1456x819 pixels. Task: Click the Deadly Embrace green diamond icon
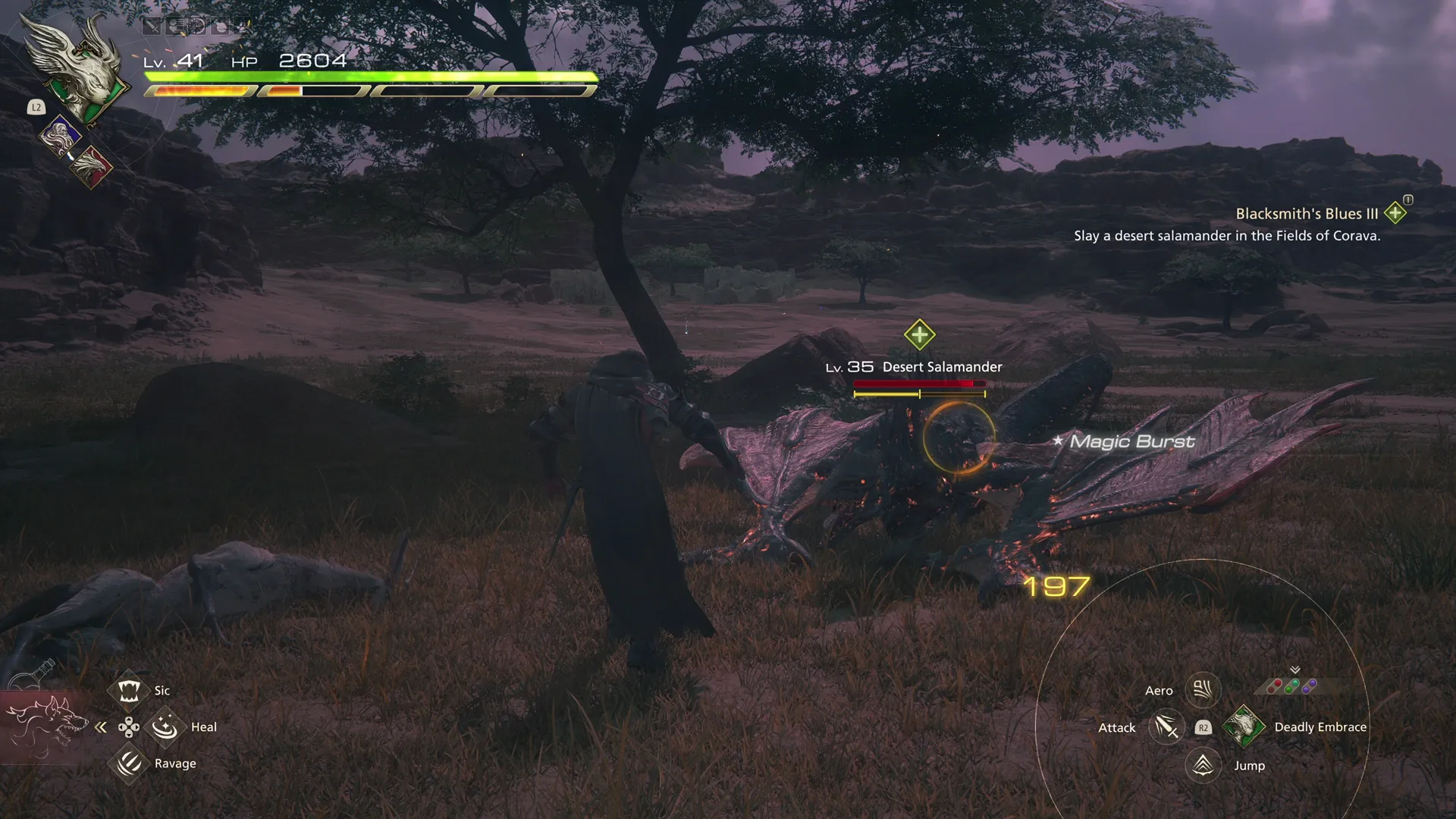(x=1244, y=726)
